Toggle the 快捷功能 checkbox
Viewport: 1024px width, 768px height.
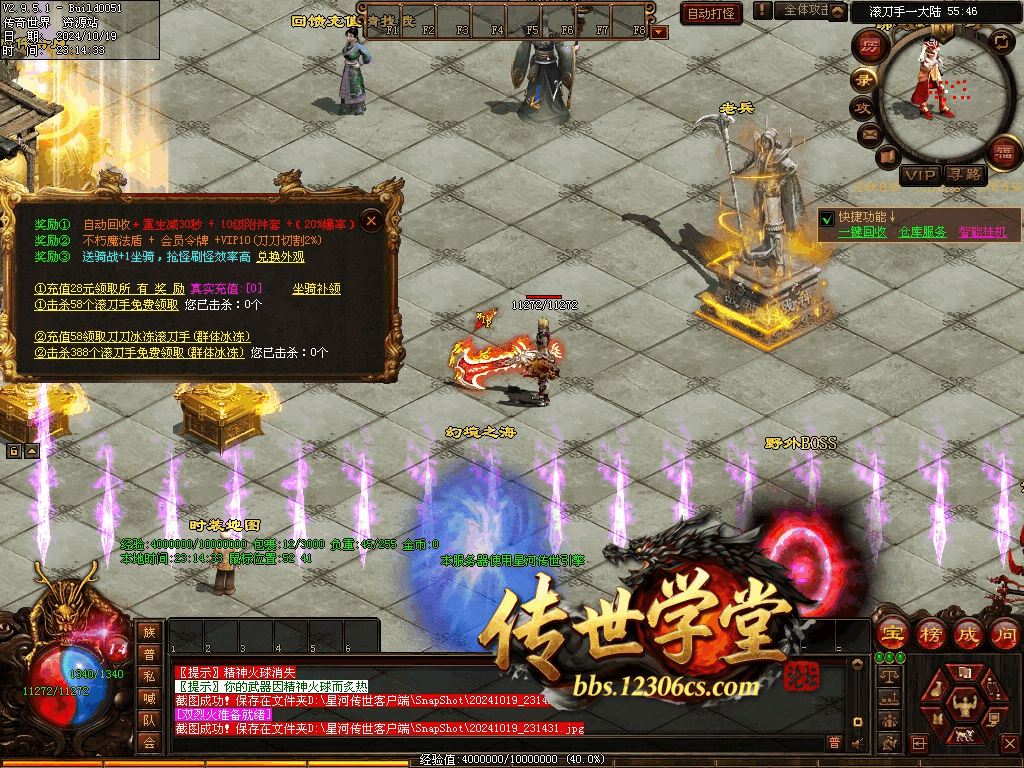pyautogui.click(x=827, y=217)
